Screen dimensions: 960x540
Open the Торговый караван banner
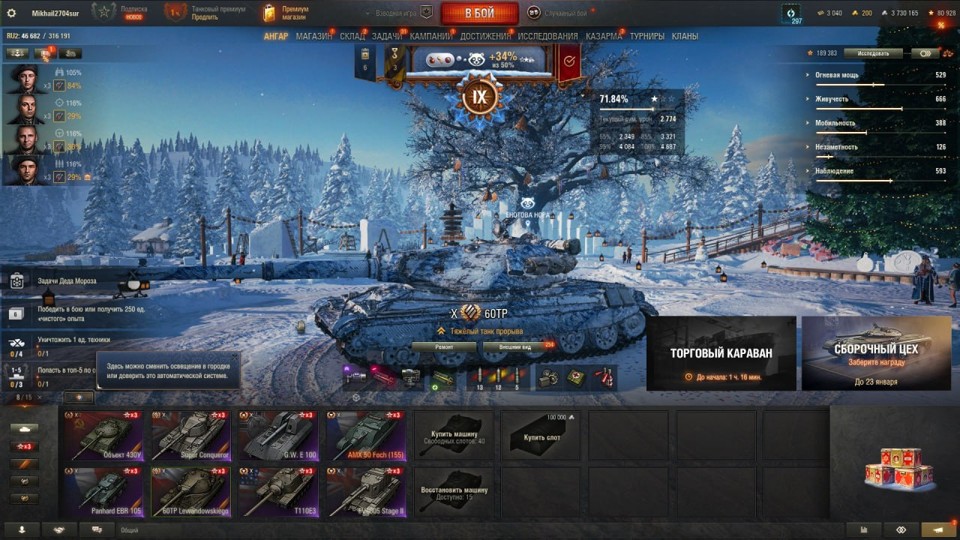[721, 353]
